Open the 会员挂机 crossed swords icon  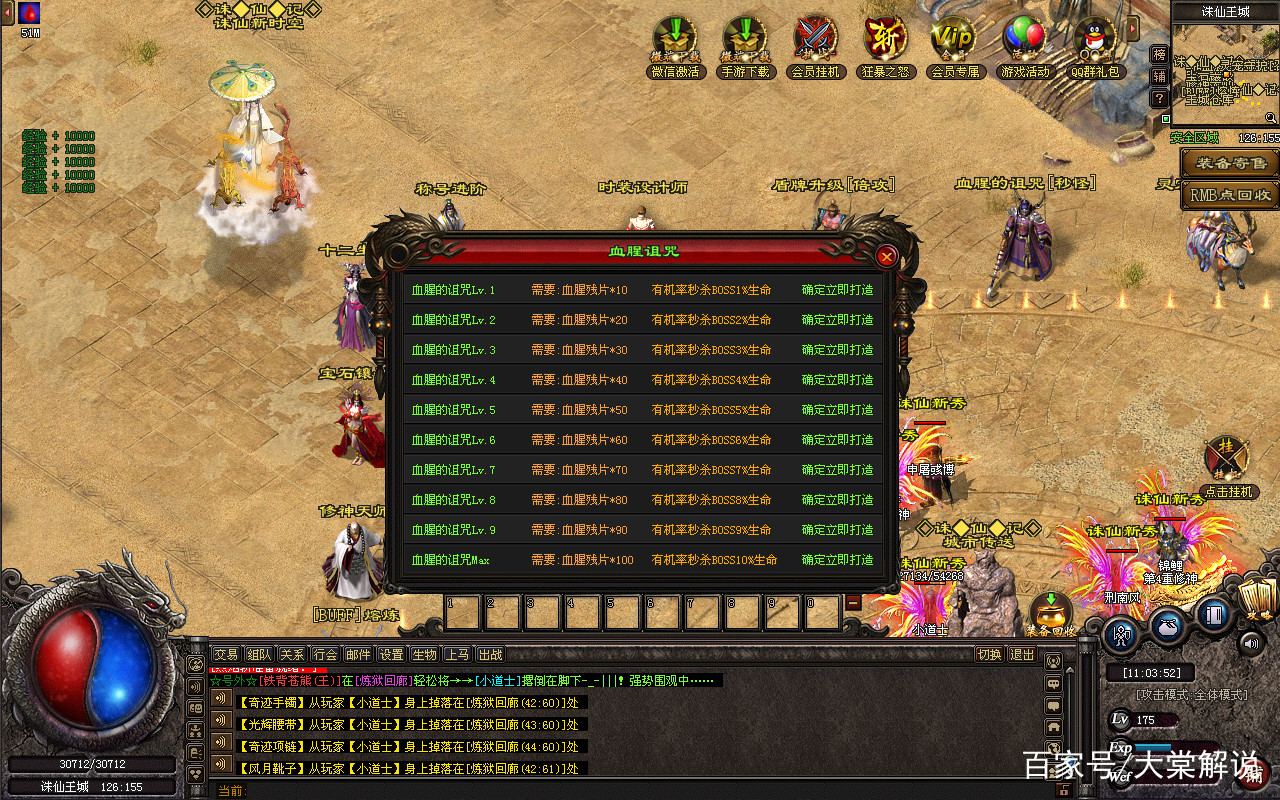click(816, 40)
